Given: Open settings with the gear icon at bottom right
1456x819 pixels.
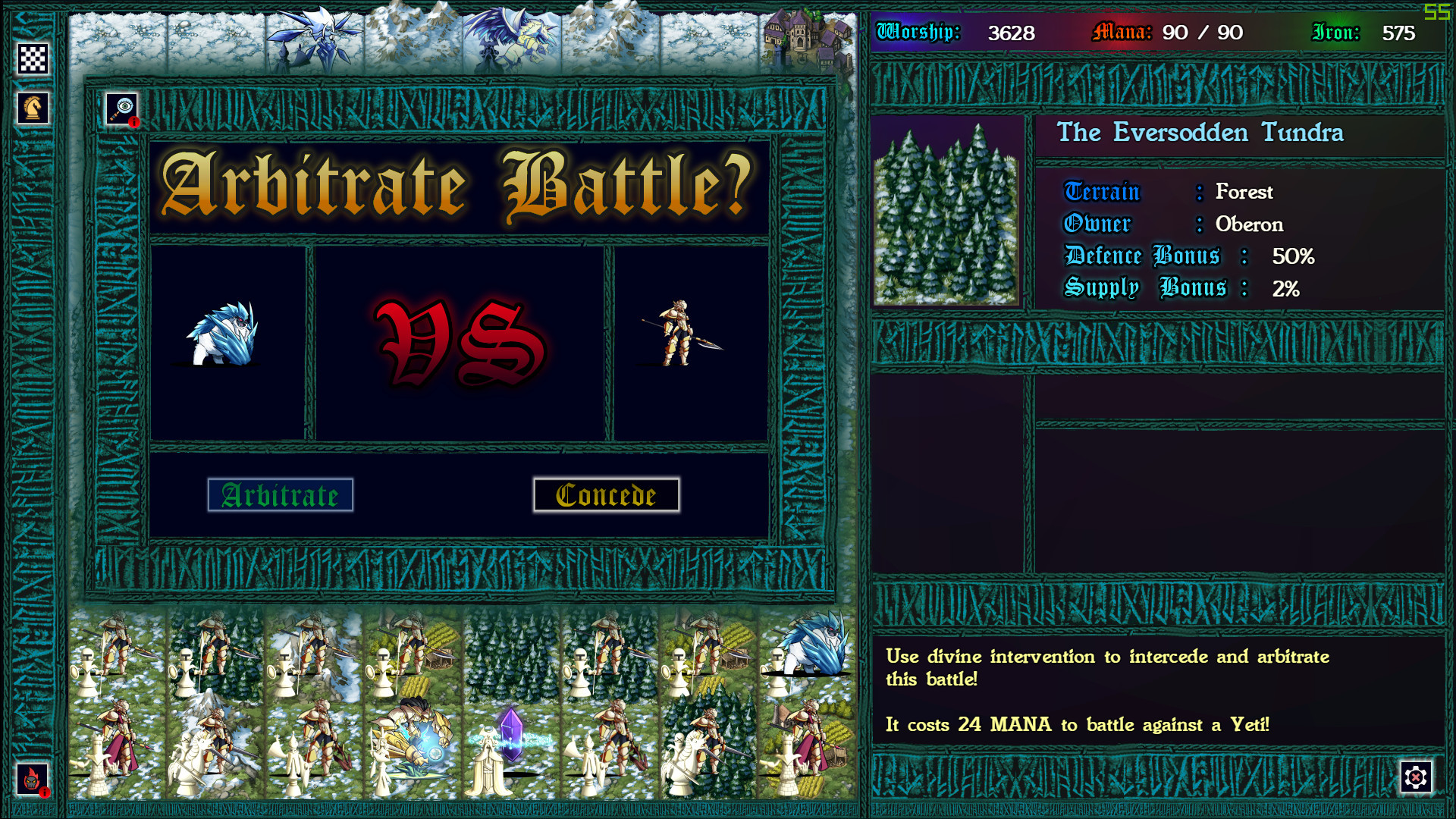Looking at the screenshot, I should 1415,776.
